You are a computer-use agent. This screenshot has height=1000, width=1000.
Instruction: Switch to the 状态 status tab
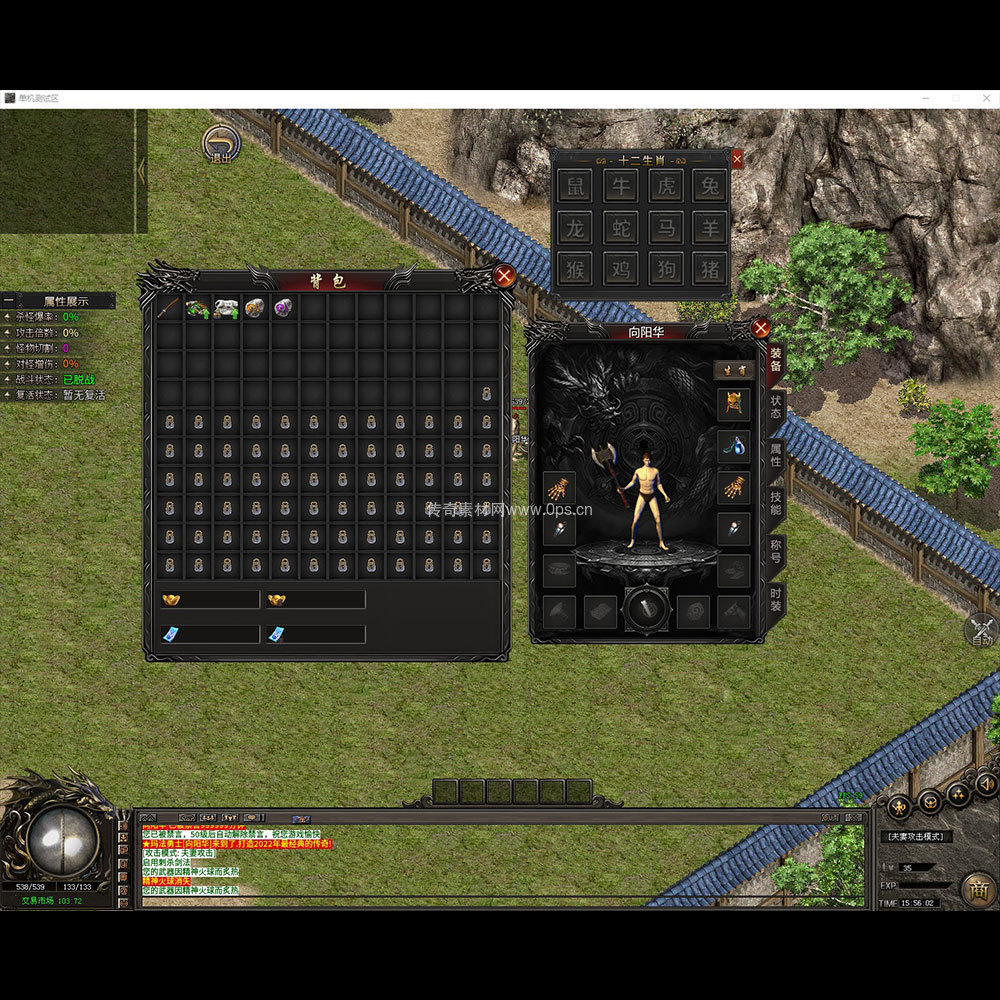click(x=776, y=408)
